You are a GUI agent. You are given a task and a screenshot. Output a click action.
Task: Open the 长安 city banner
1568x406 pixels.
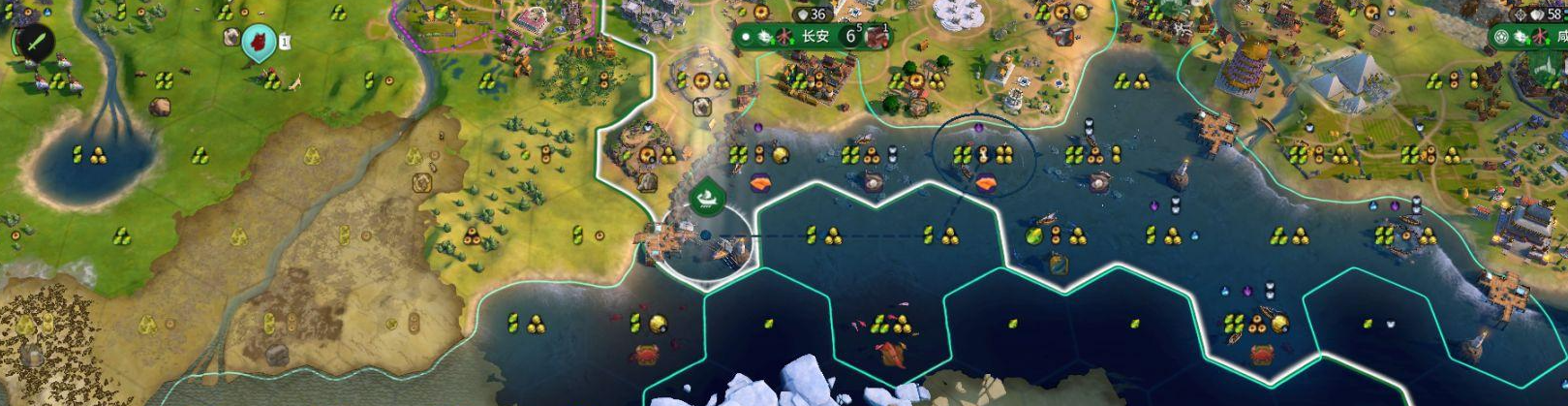pyautogui.click(x=815, y=37)
